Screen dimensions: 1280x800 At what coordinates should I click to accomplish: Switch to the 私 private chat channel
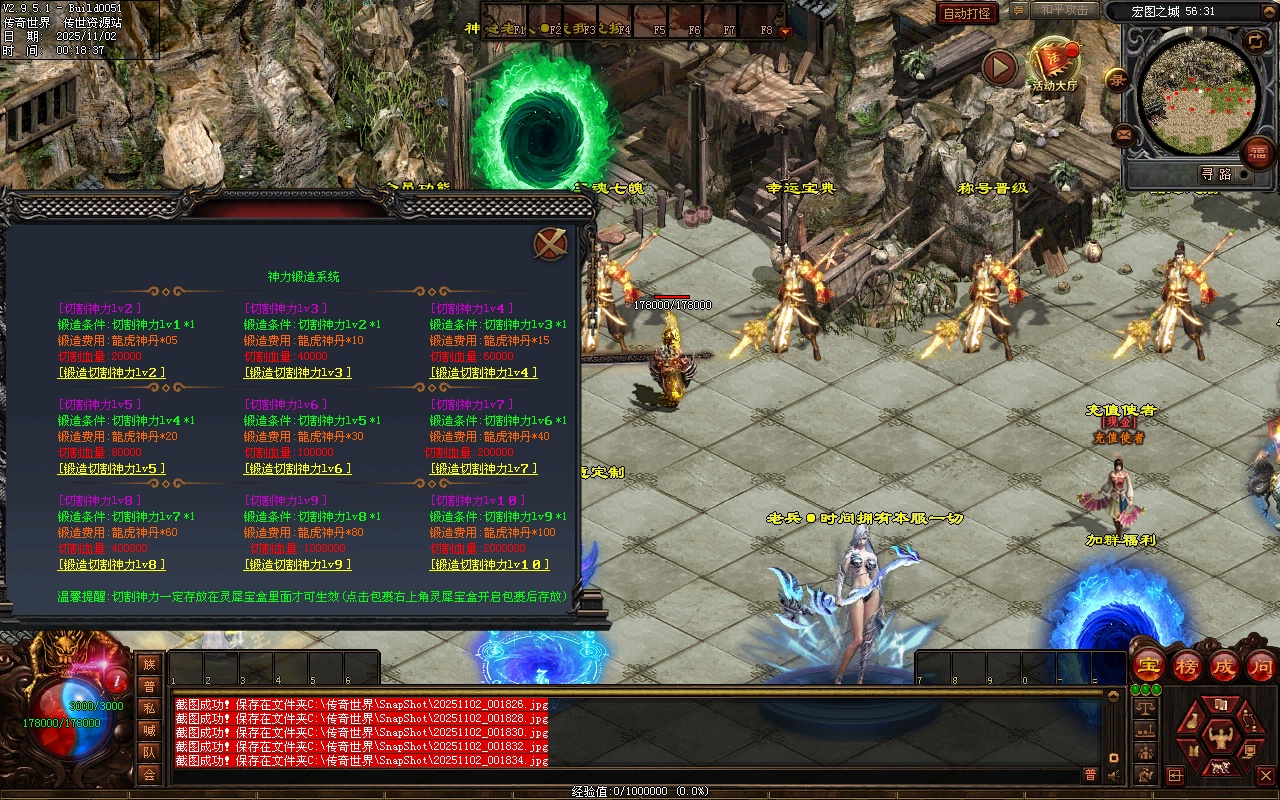coord(149,708)
